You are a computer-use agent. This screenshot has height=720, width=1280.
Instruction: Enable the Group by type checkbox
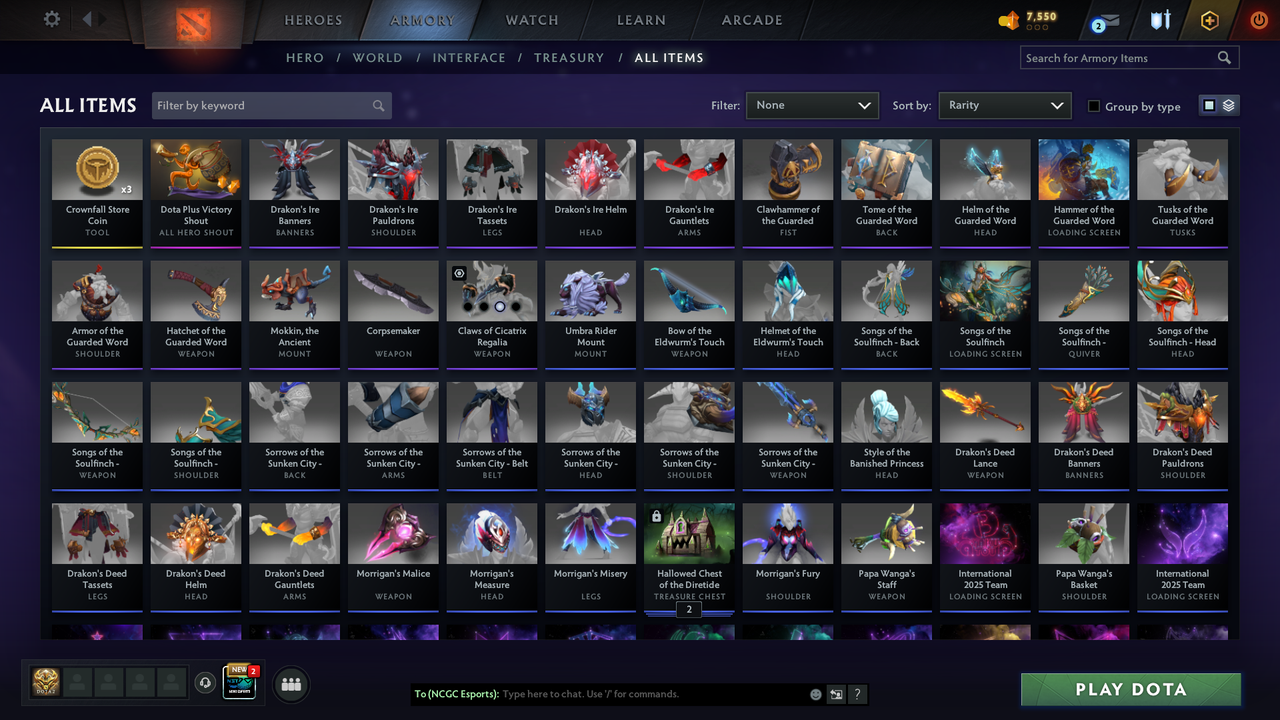pos(1096,106)
